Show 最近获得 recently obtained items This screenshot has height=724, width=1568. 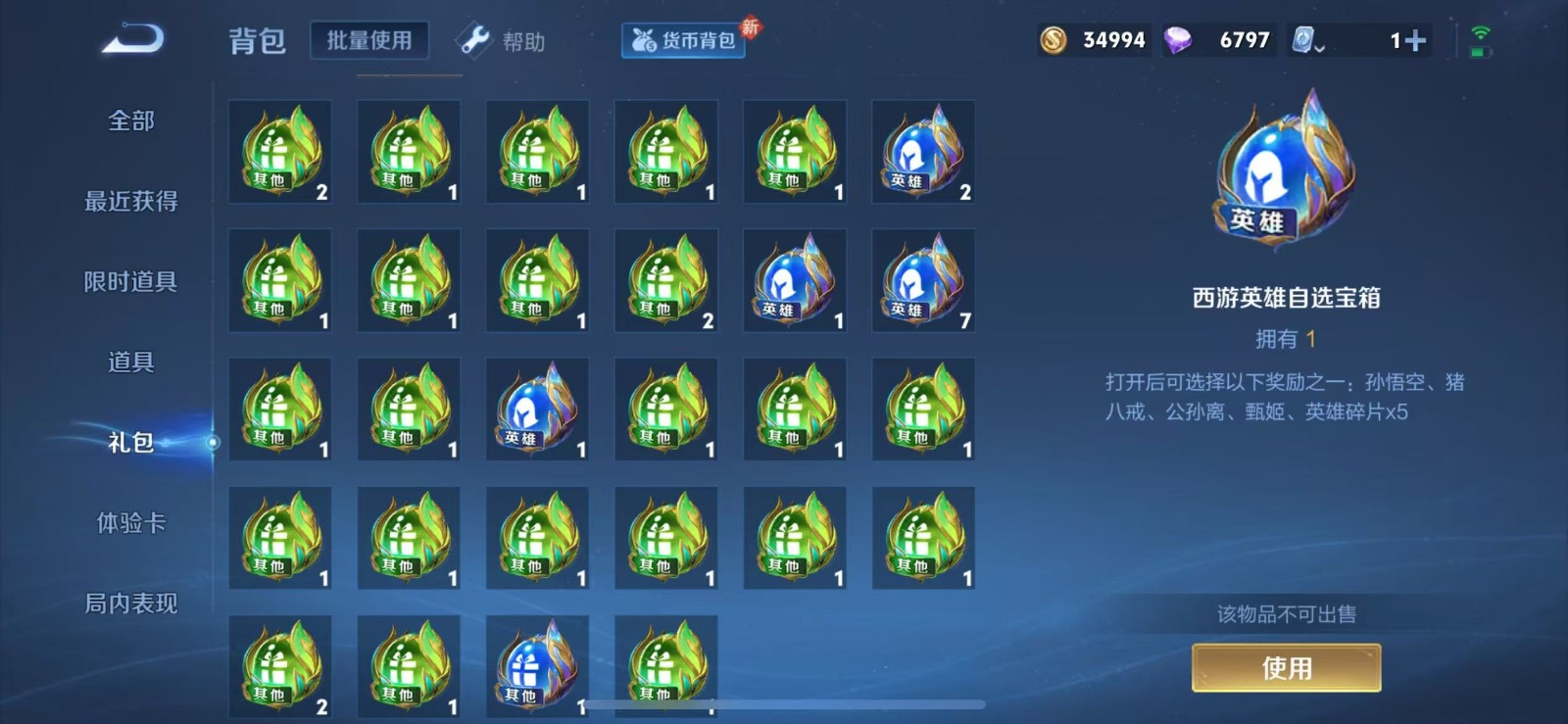[x=131, y=201]
